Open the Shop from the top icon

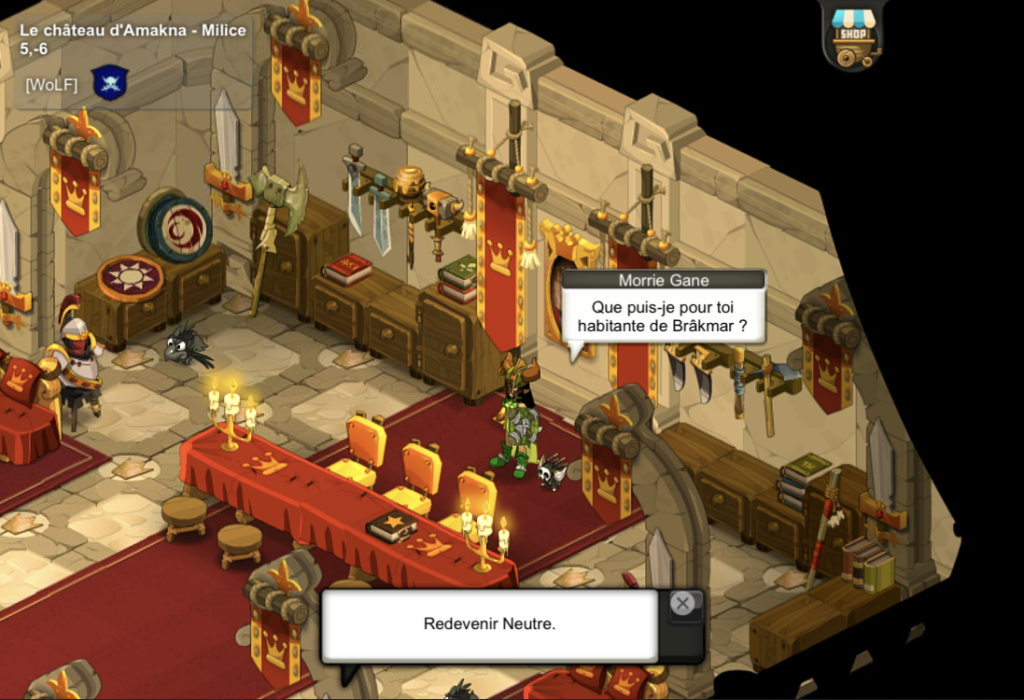[x=853, y=36]
